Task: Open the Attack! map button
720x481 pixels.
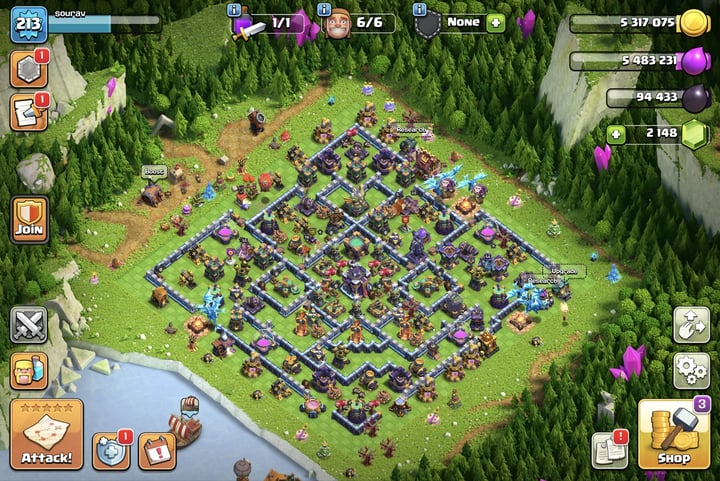Action: tap(46, 435)
